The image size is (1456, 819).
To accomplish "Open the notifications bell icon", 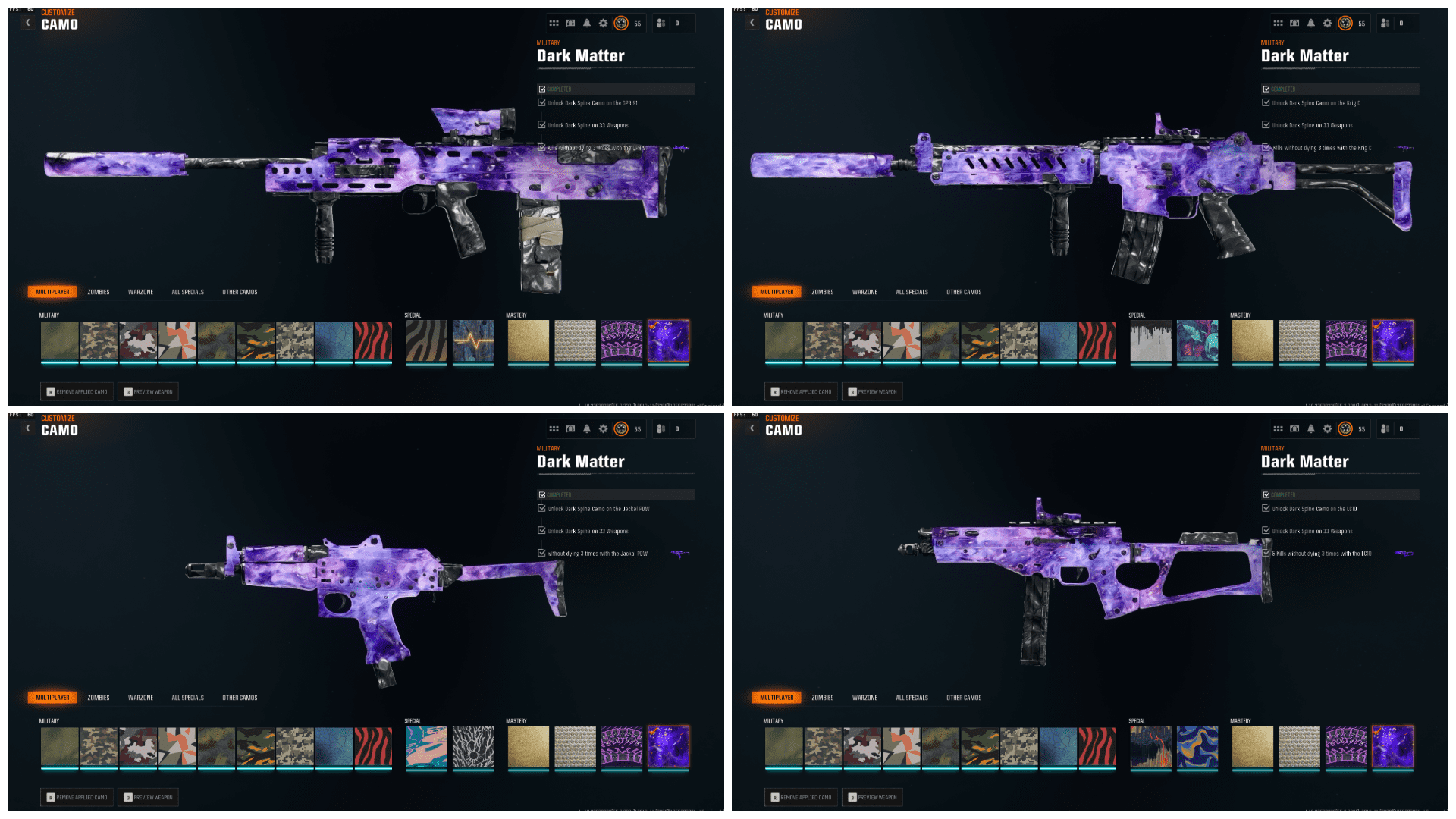I will coord(587,23).
